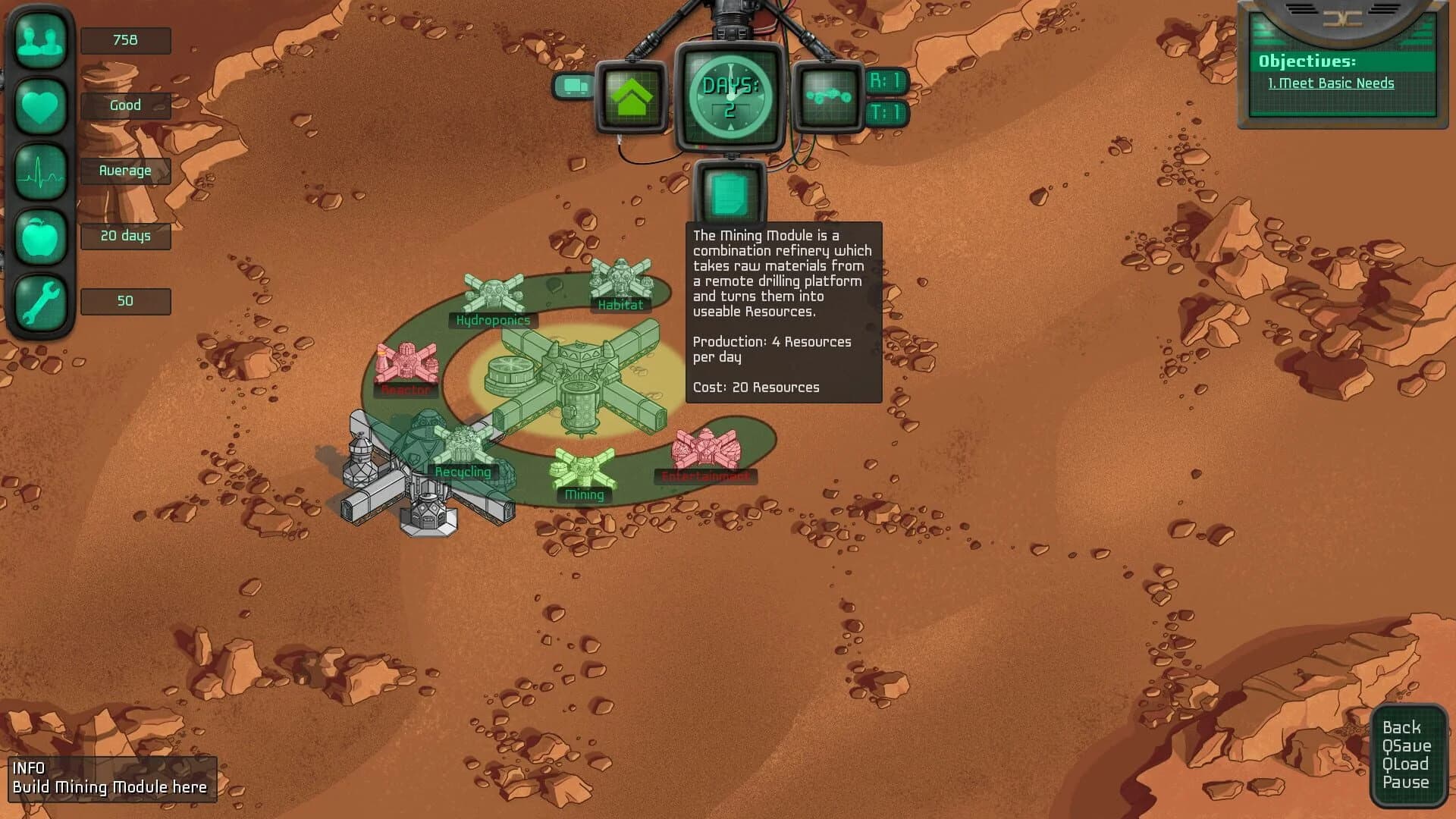Select the population counter icon
This screenshot has height=819, width=1456.
[41, 39]
